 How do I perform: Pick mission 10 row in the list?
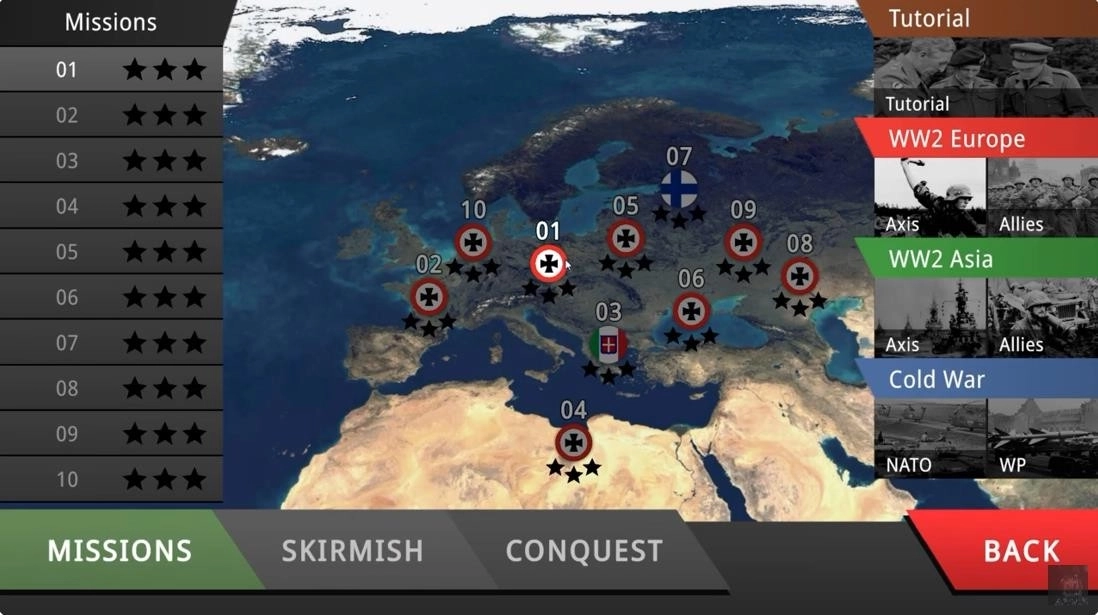[x=110, y=479]
